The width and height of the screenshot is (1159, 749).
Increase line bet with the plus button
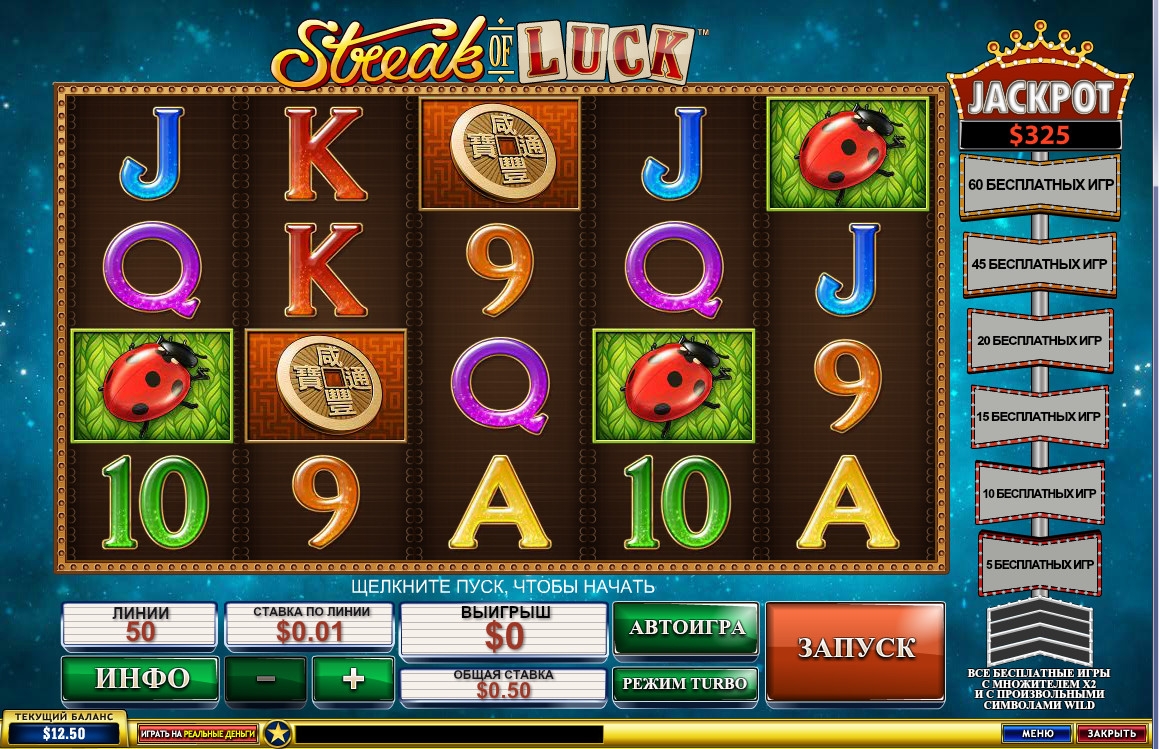[353, 679]
